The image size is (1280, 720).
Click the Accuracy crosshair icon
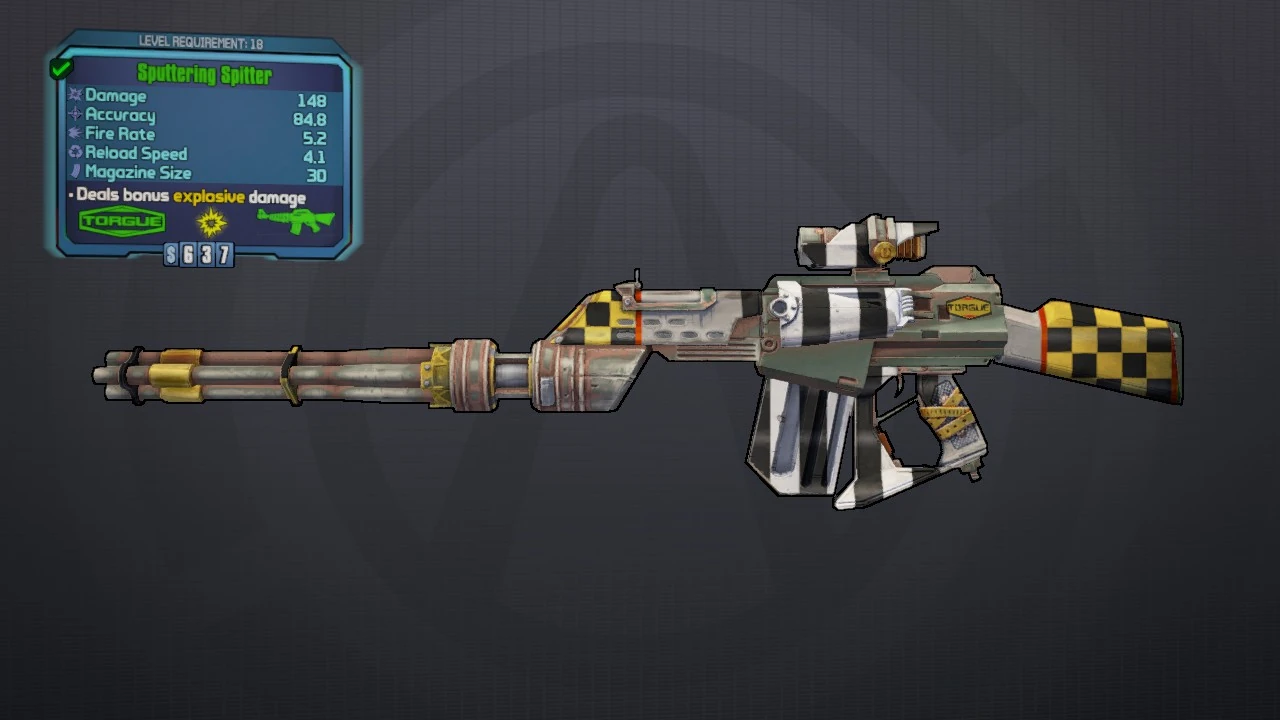(75, 115)
